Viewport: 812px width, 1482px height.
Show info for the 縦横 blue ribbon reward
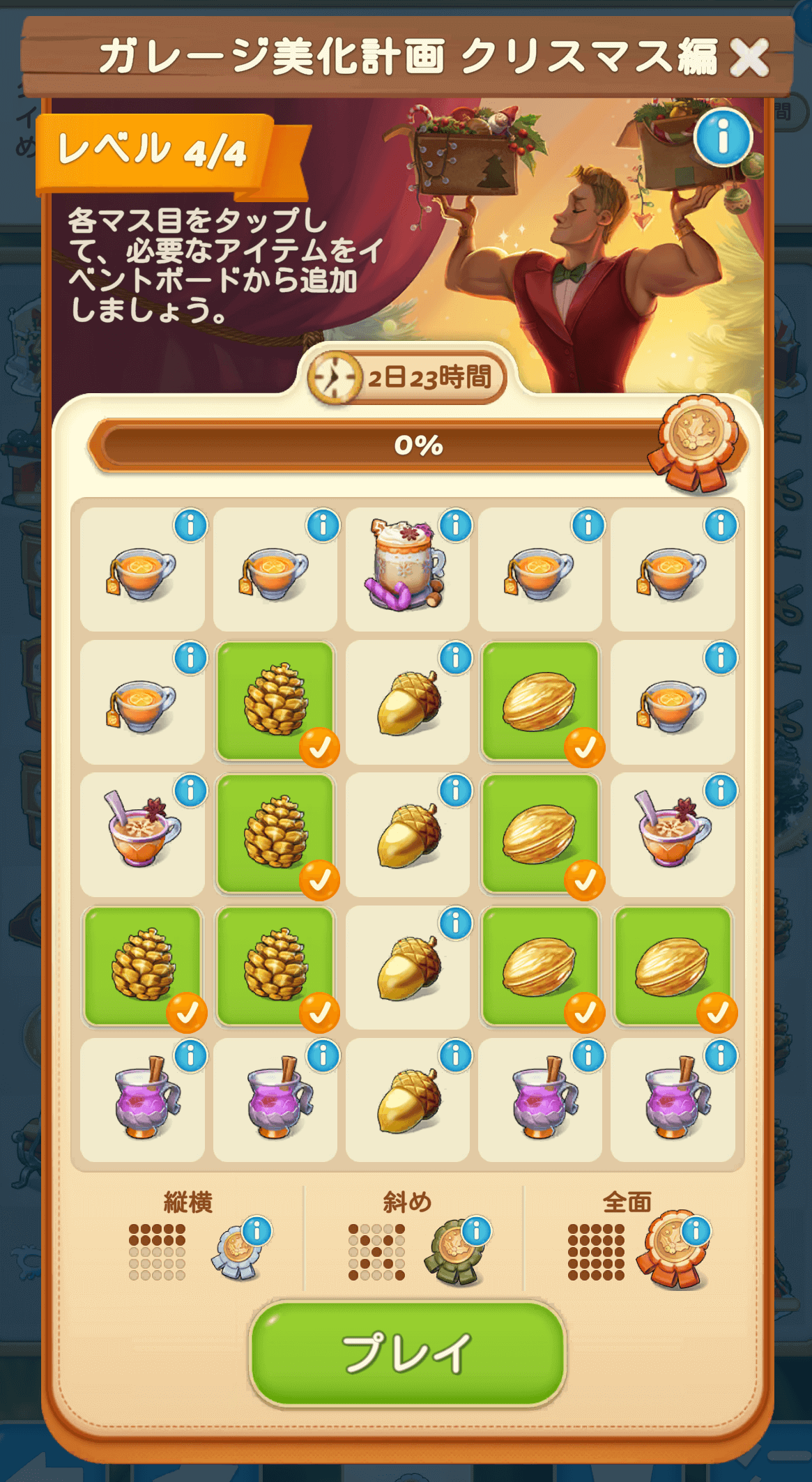point(256,1231)
